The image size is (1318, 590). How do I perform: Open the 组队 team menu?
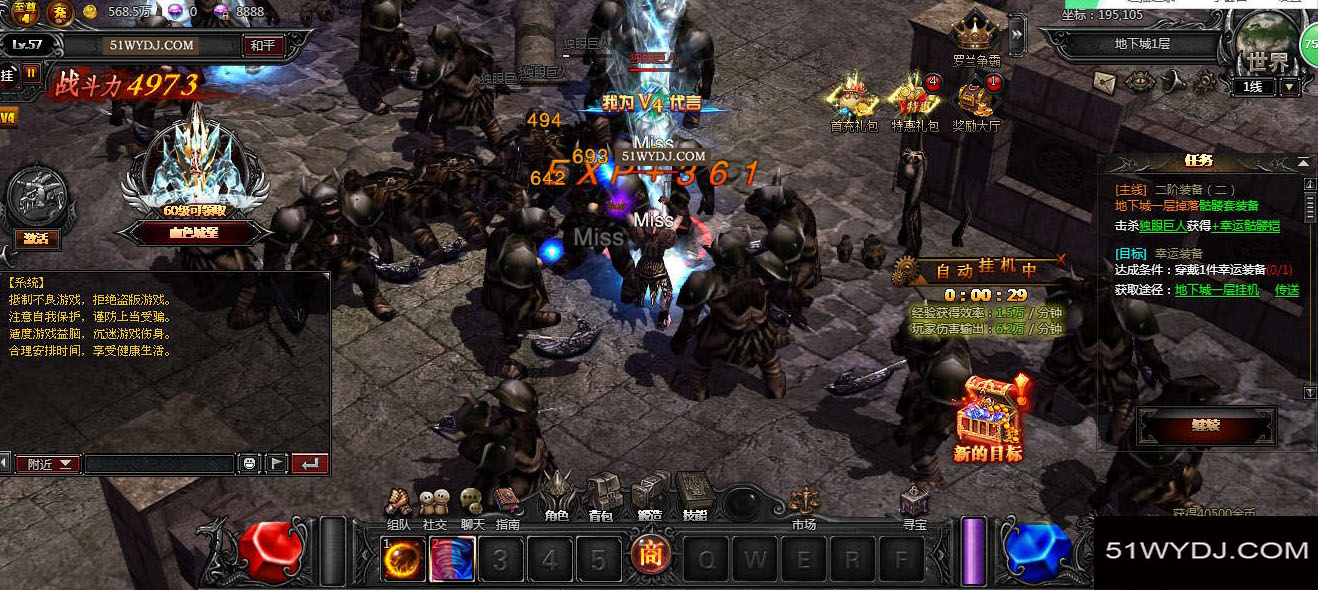click(x=399, y=505)
